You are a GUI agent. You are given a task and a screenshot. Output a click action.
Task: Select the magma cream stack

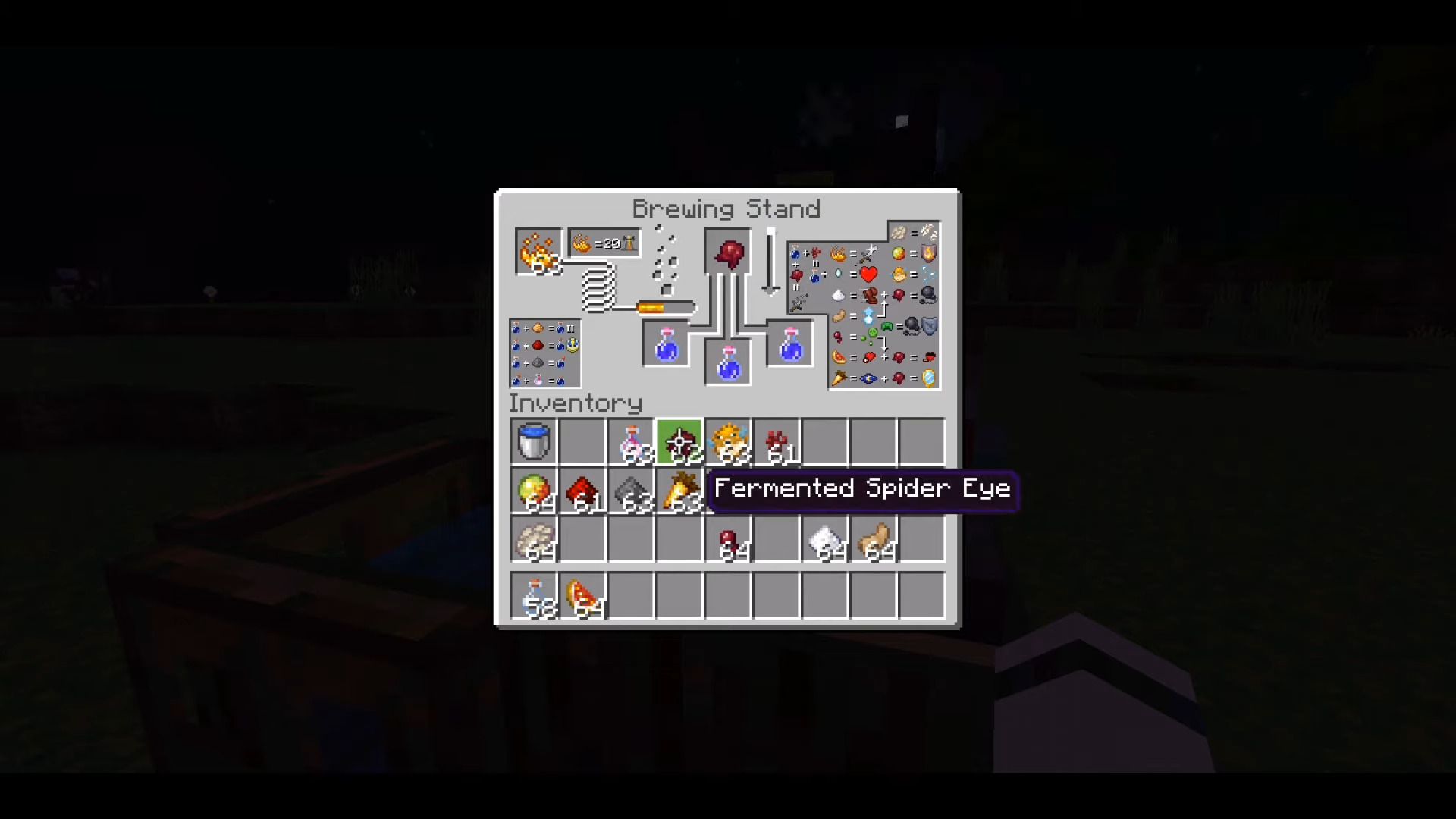click(x=535, y=491)
